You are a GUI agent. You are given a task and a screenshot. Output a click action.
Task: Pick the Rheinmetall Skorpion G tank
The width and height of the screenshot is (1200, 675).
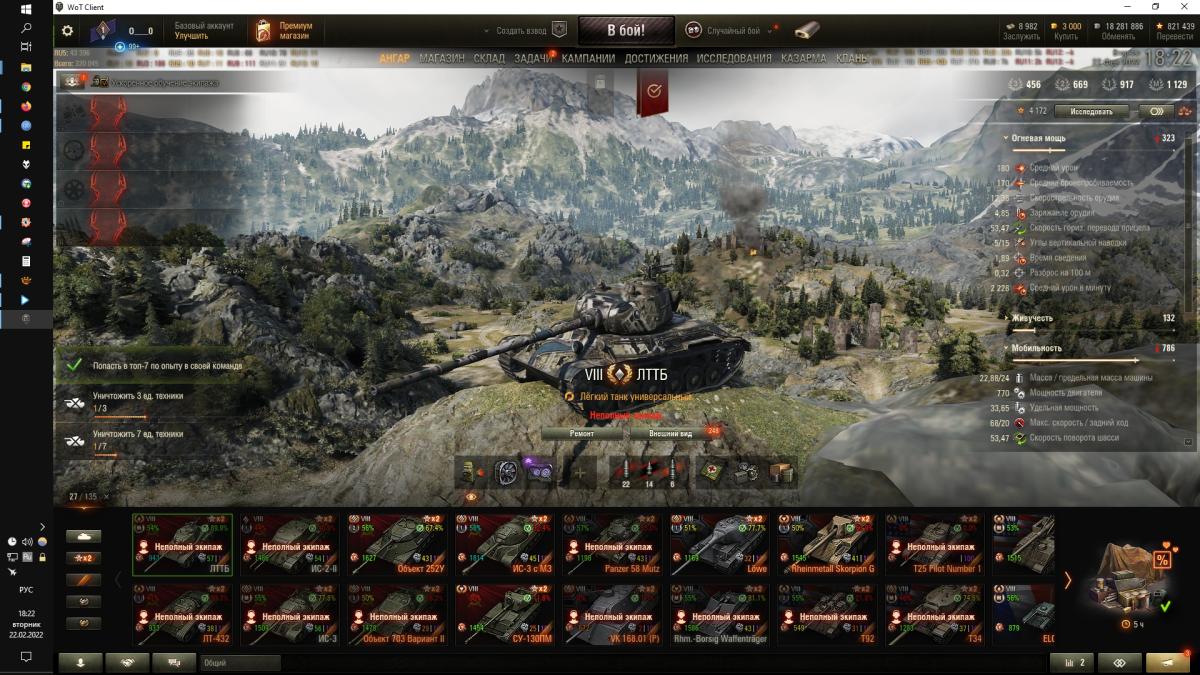826,545
